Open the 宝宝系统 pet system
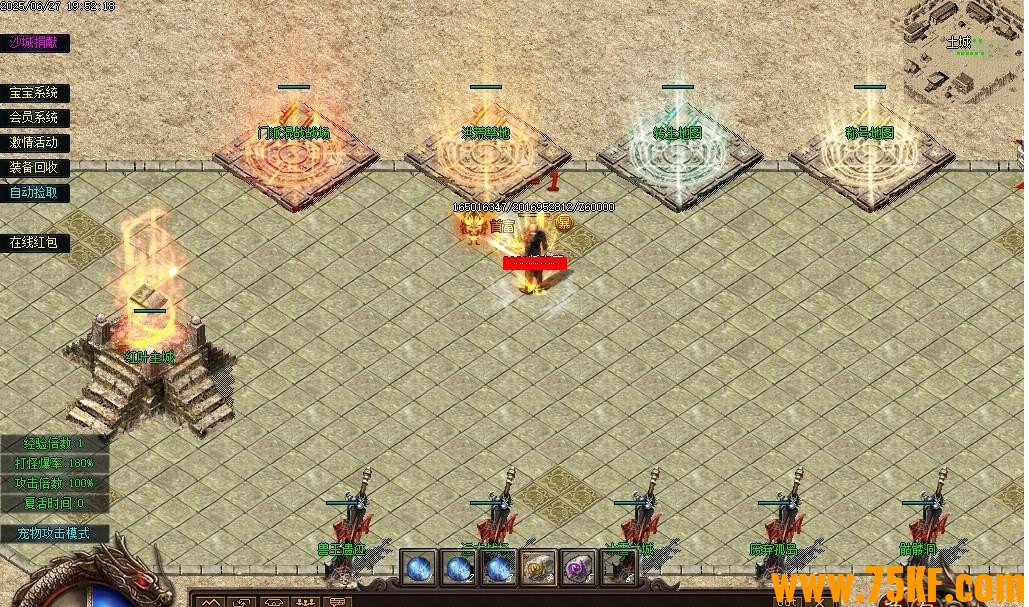1029x607 pixels. (34, 92)
